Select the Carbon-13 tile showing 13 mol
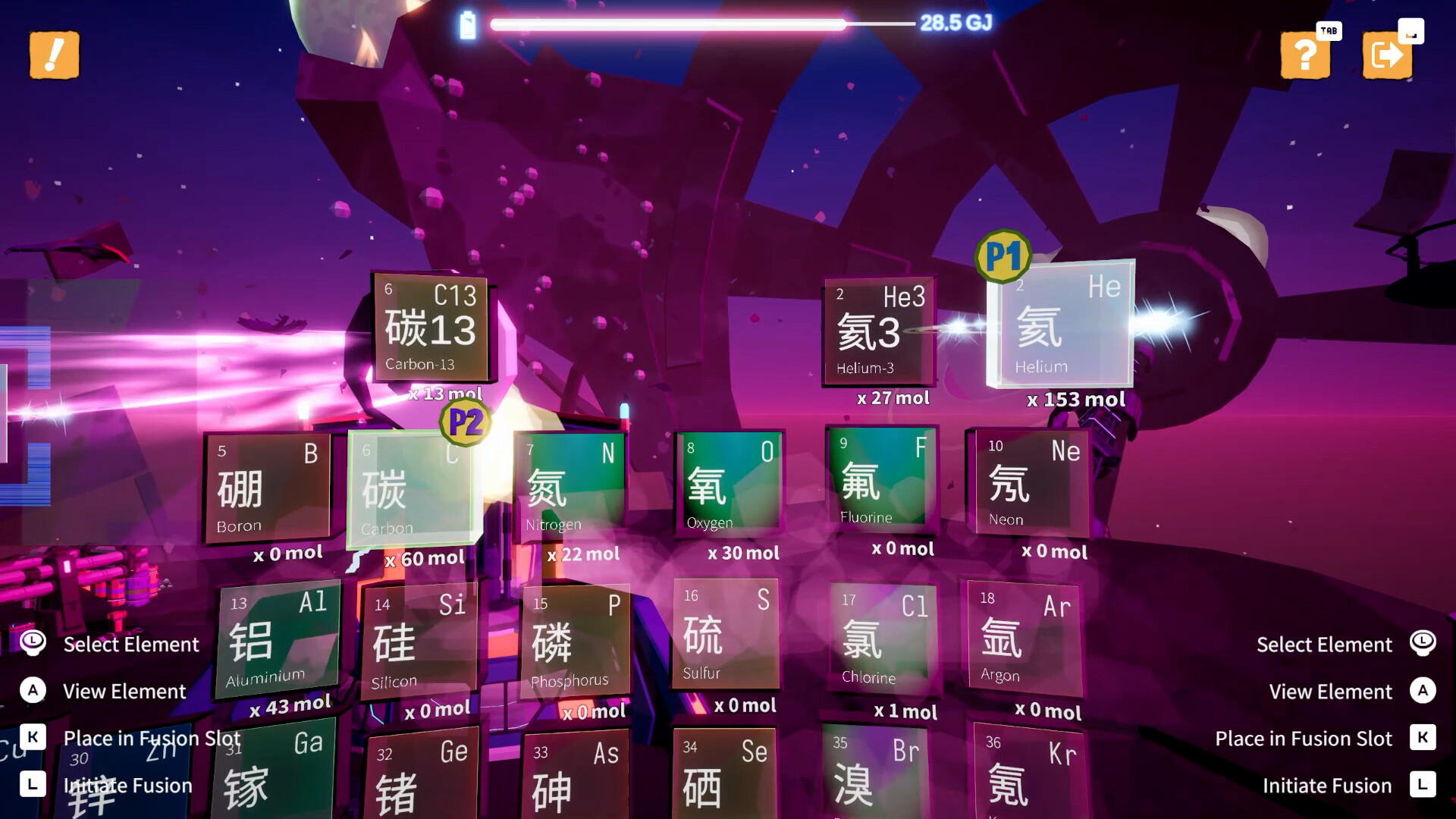This screenshot has height=819, width=1456. click(x=429, y=328)
